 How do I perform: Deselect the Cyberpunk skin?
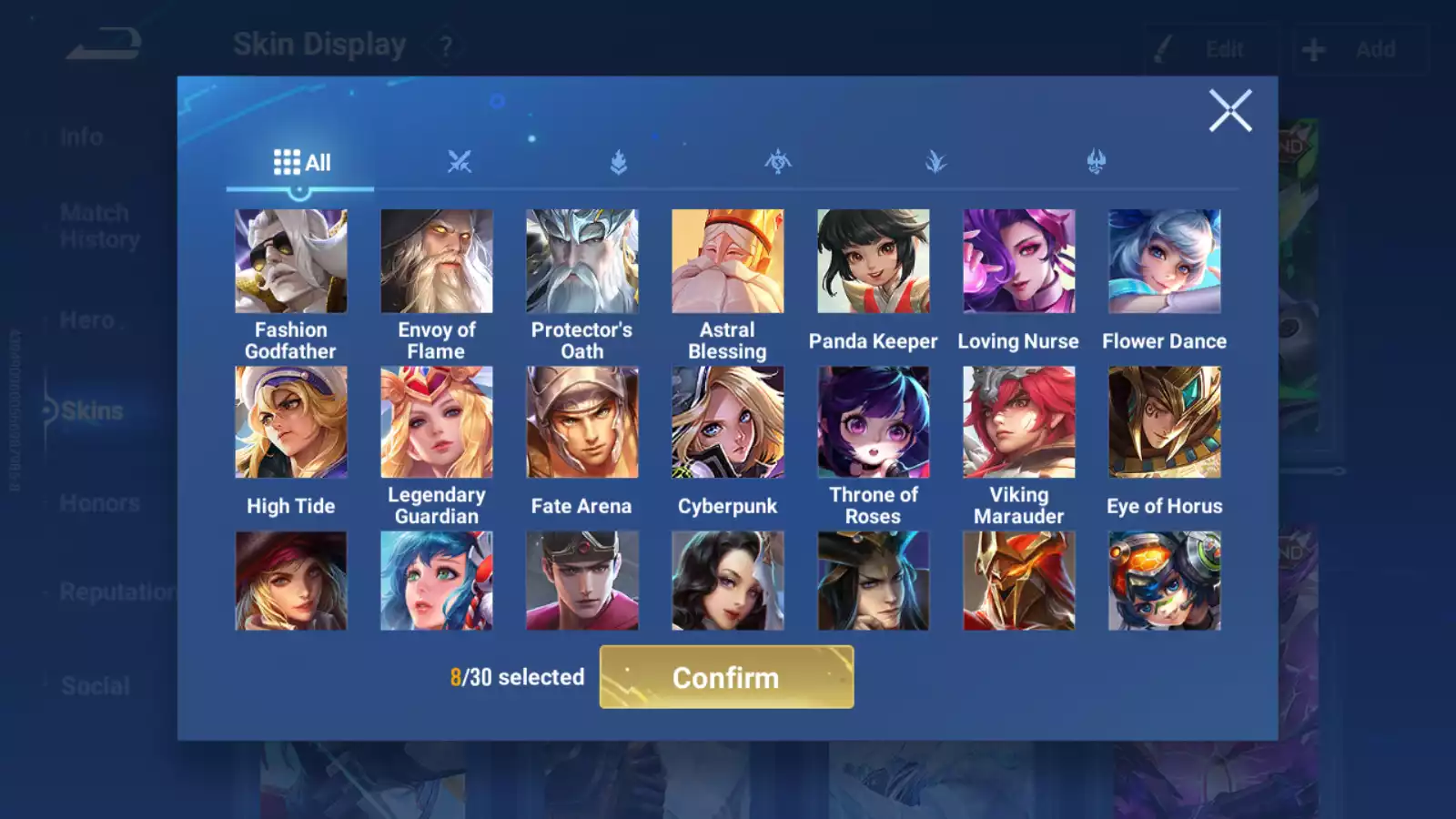(x=727, y=420)
